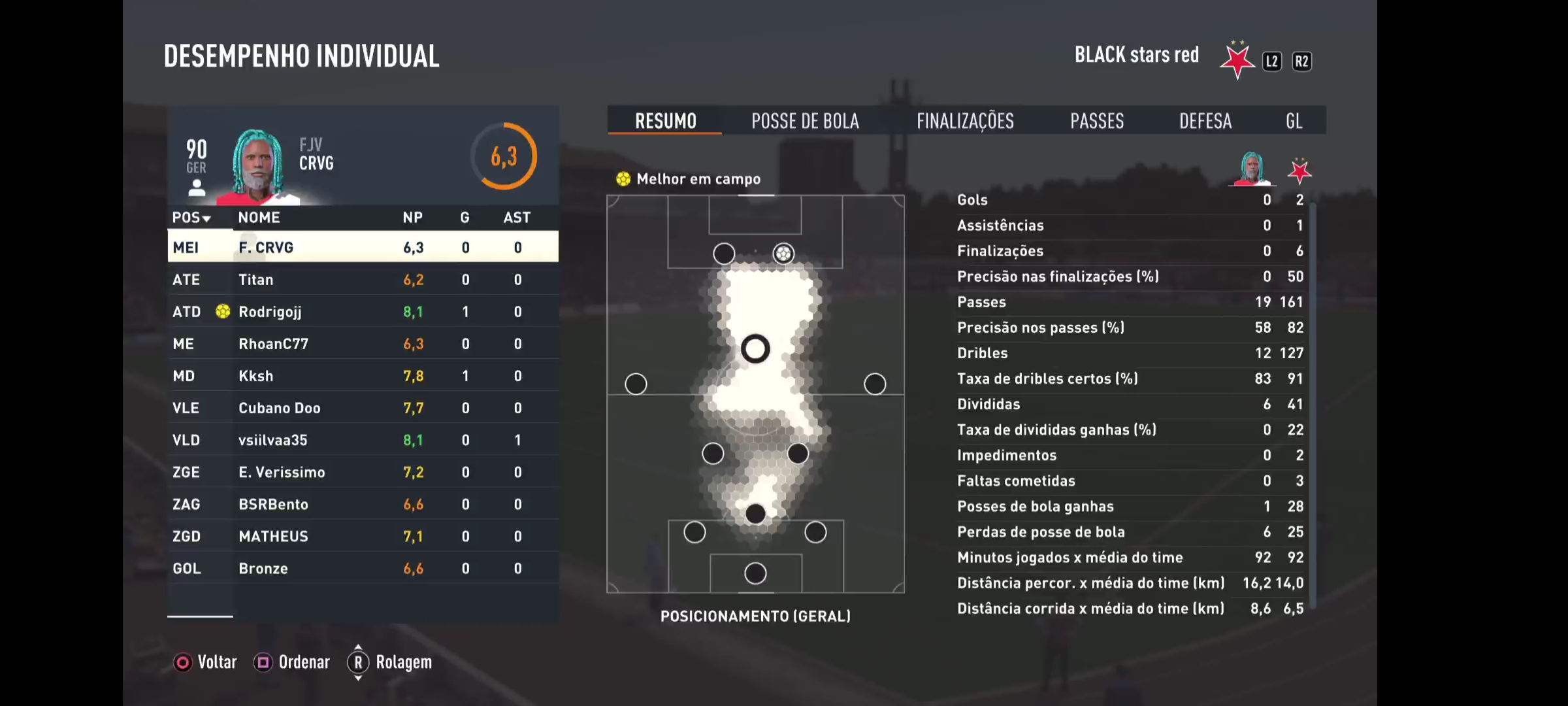The image size is (1568, 706).
Task: Sort players by the NP column header
Action: (x=412, y=218)
